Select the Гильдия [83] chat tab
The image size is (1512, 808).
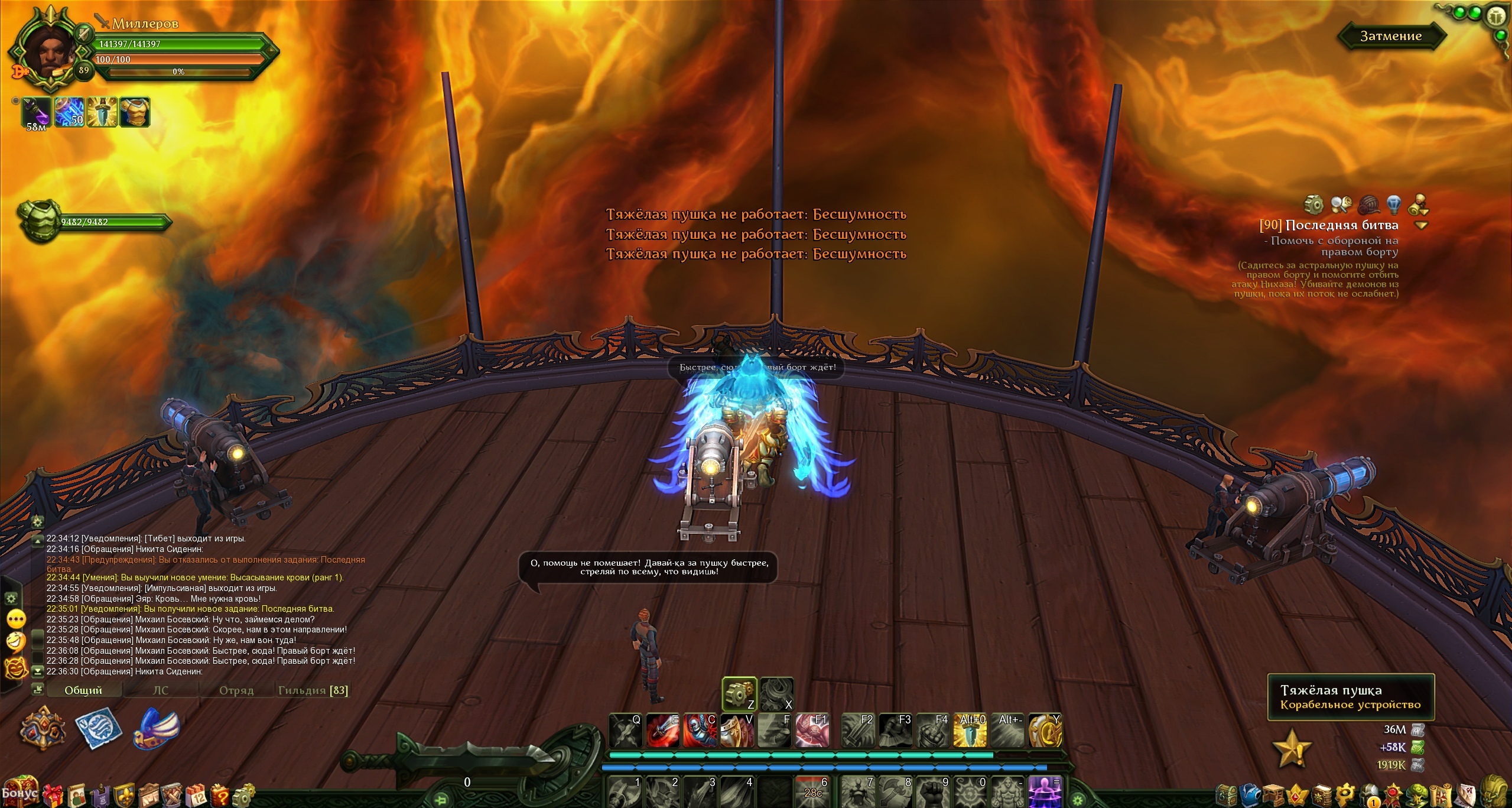313,690
